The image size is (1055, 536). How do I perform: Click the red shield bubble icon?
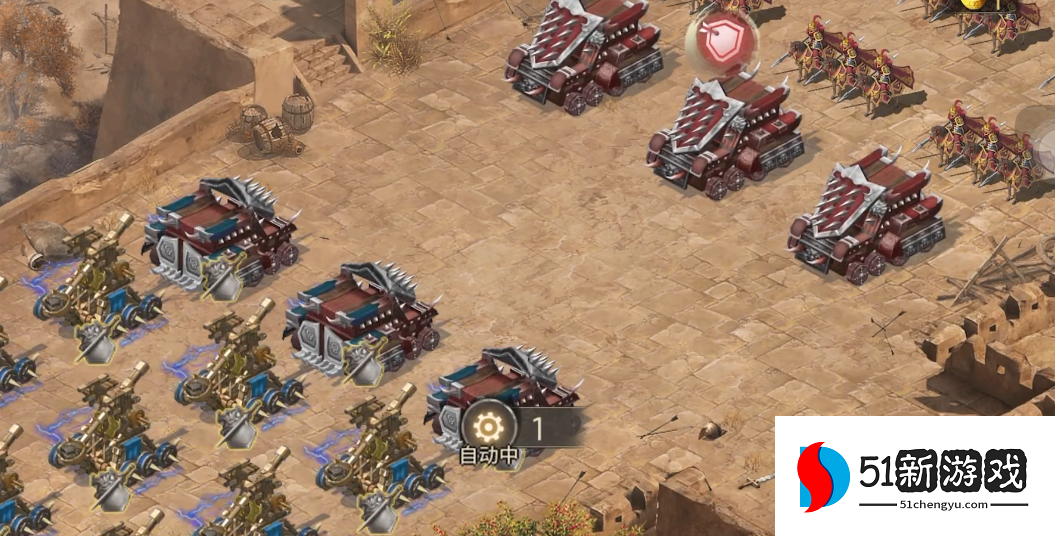click(x=720, y=42)
